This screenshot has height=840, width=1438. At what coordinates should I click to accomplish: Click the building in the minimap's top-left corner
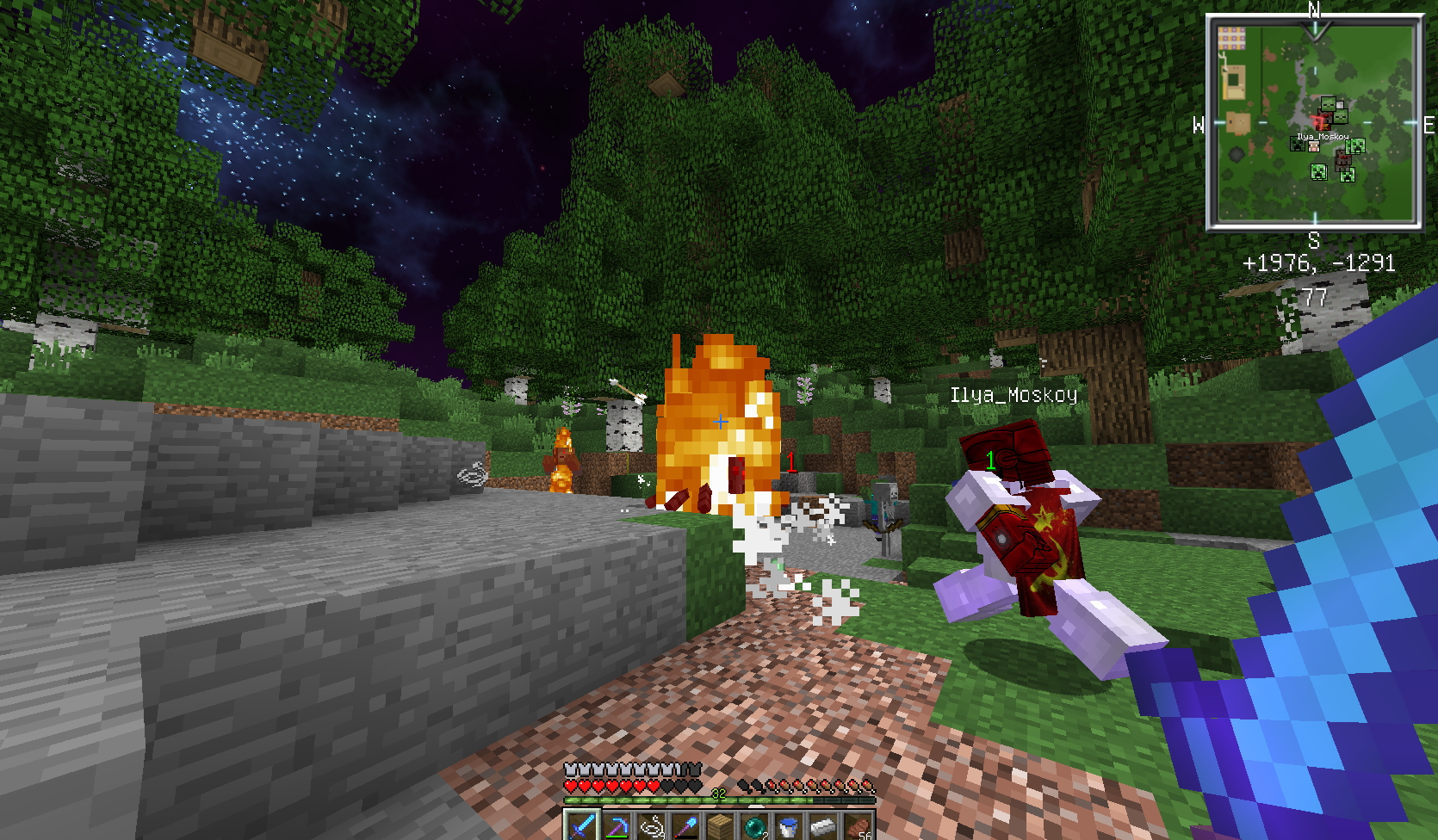(1231, 39)
